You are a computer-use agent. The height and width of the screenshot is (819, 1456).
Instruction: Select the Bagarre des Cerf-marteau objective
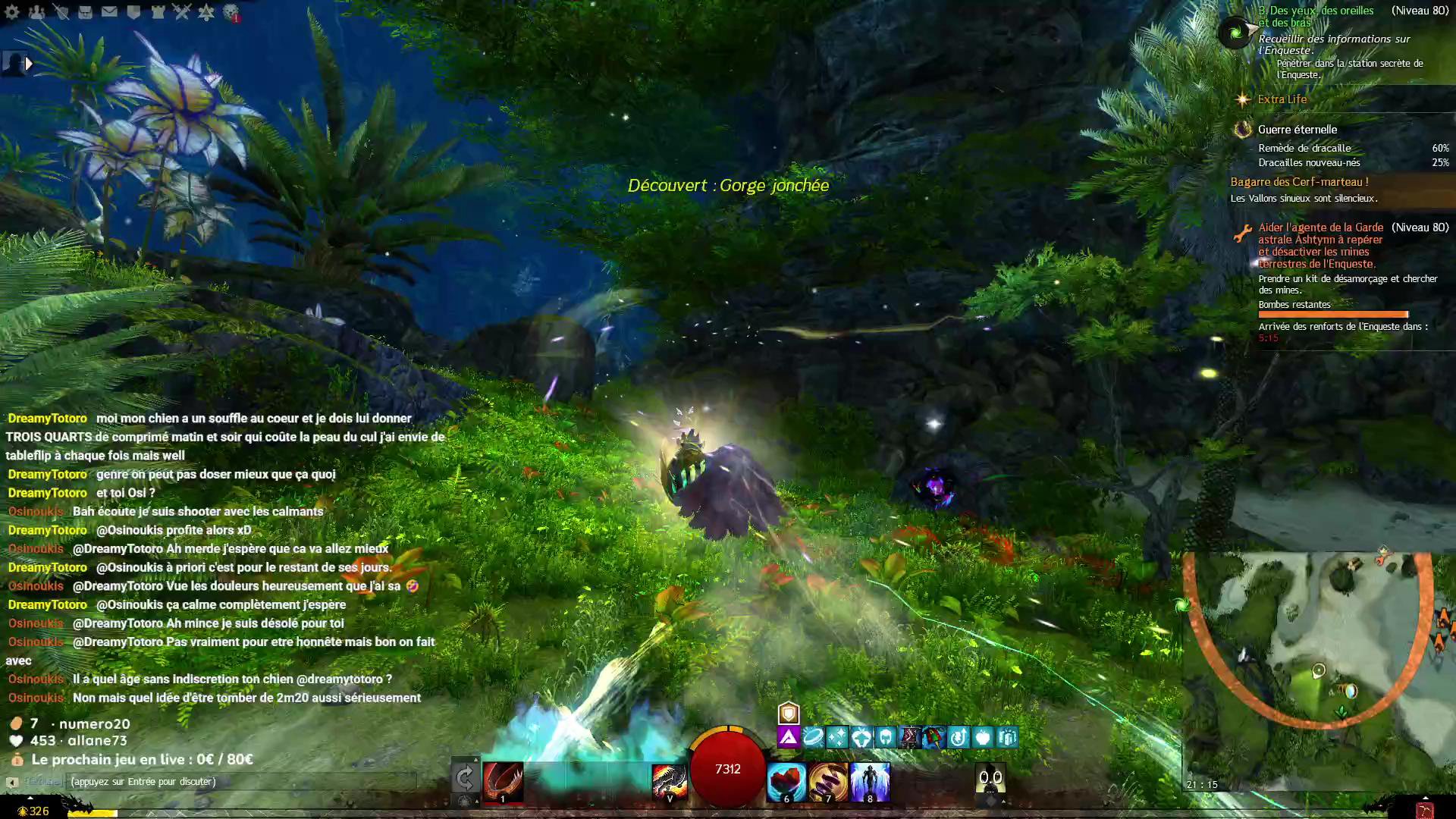(1299, 182)
